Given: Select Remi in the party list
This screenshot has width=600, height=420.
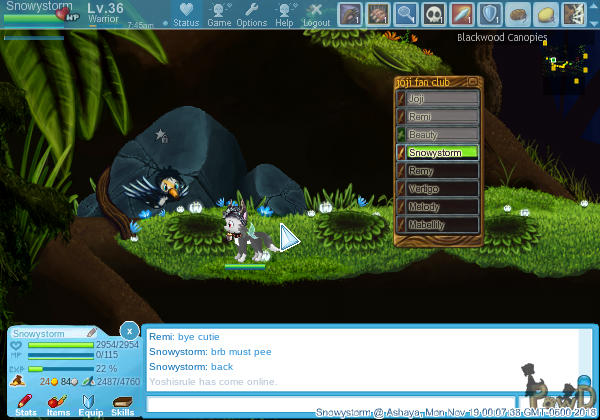Looking at the screenshot, I should 438,117.
